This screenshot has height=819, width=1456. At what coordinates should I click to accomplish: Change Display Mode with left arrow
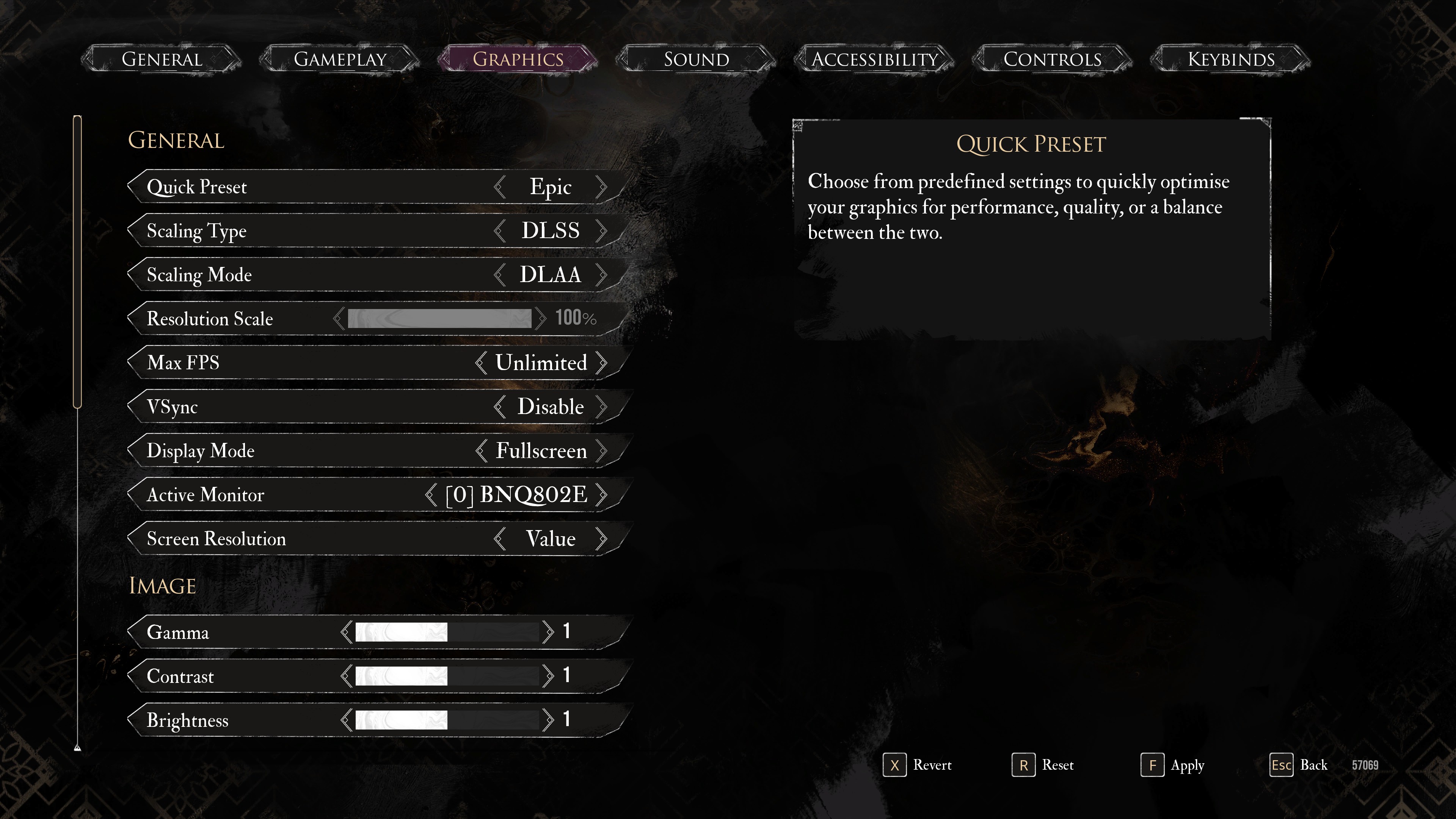[481, 451]
